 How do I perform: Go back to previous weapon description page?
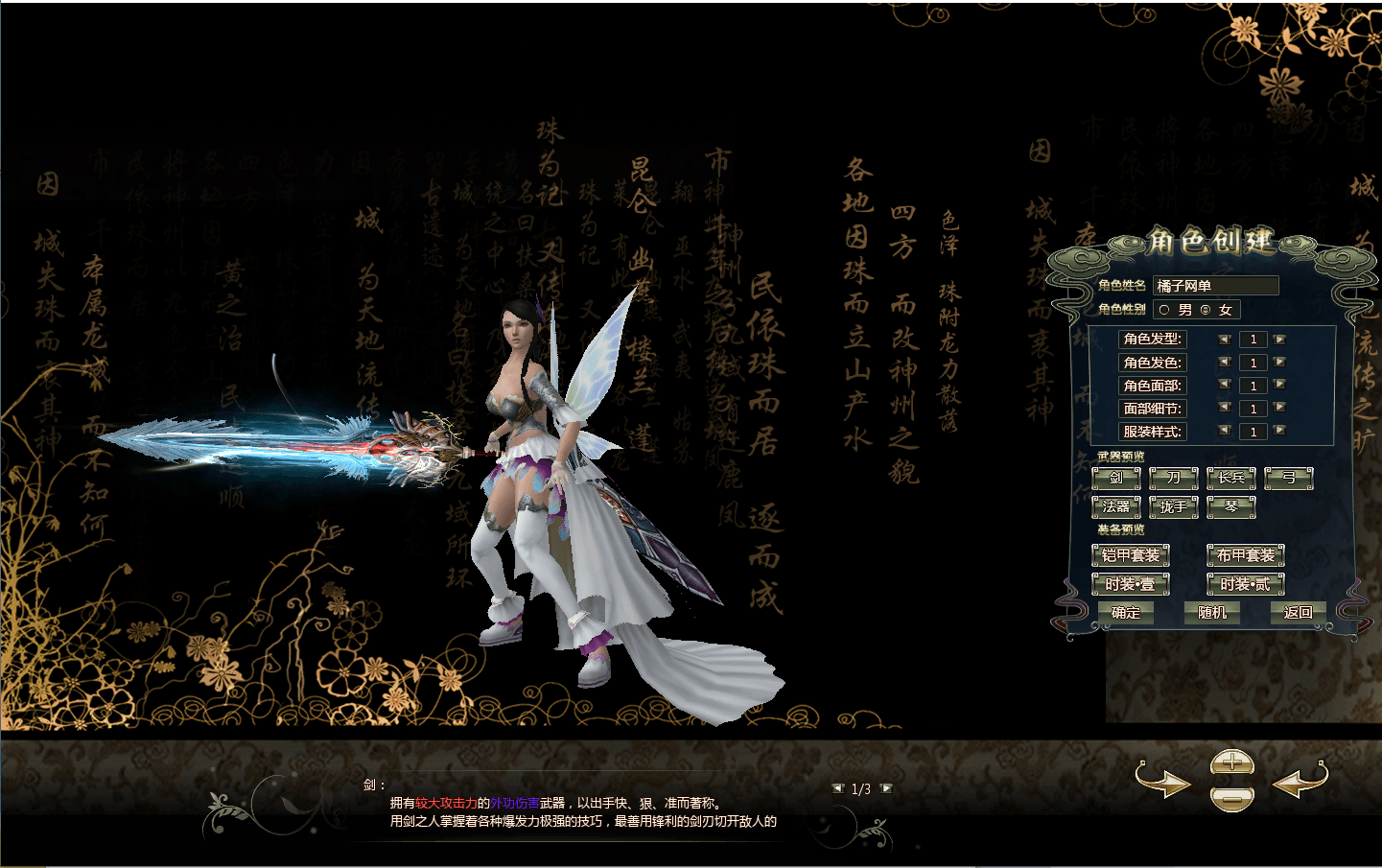[838, 788]
